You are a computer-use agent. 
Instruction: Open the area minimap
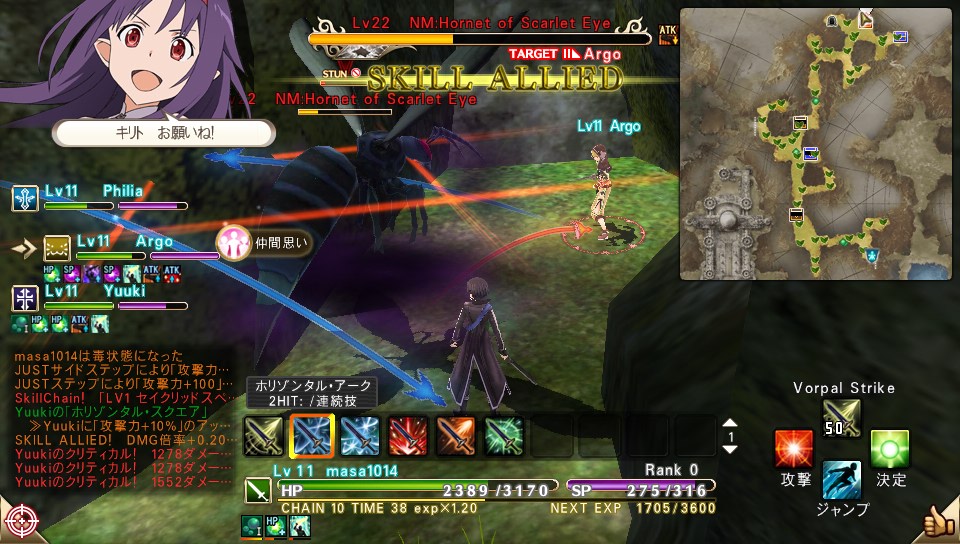click(816, 144)
